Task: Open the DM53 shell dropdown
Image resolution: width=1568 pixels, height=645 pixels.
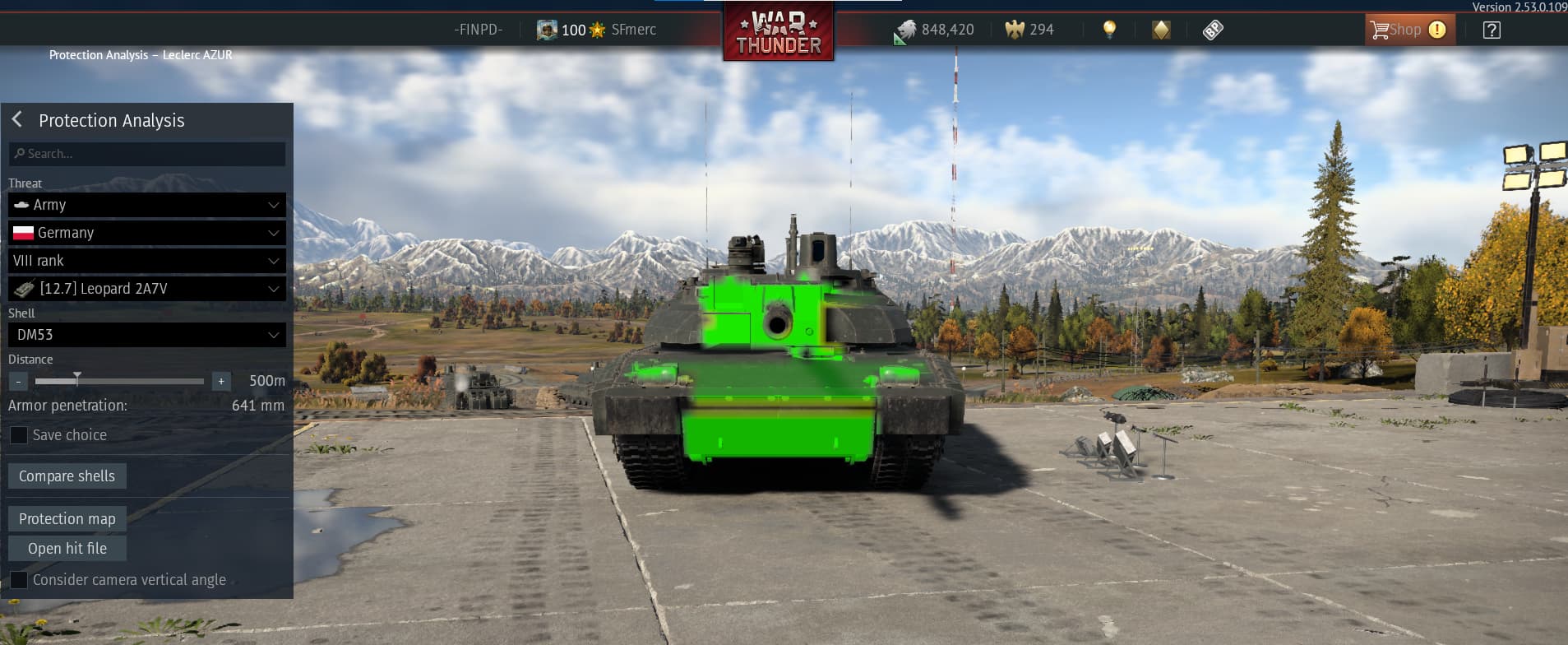Action: click(147, 335)
